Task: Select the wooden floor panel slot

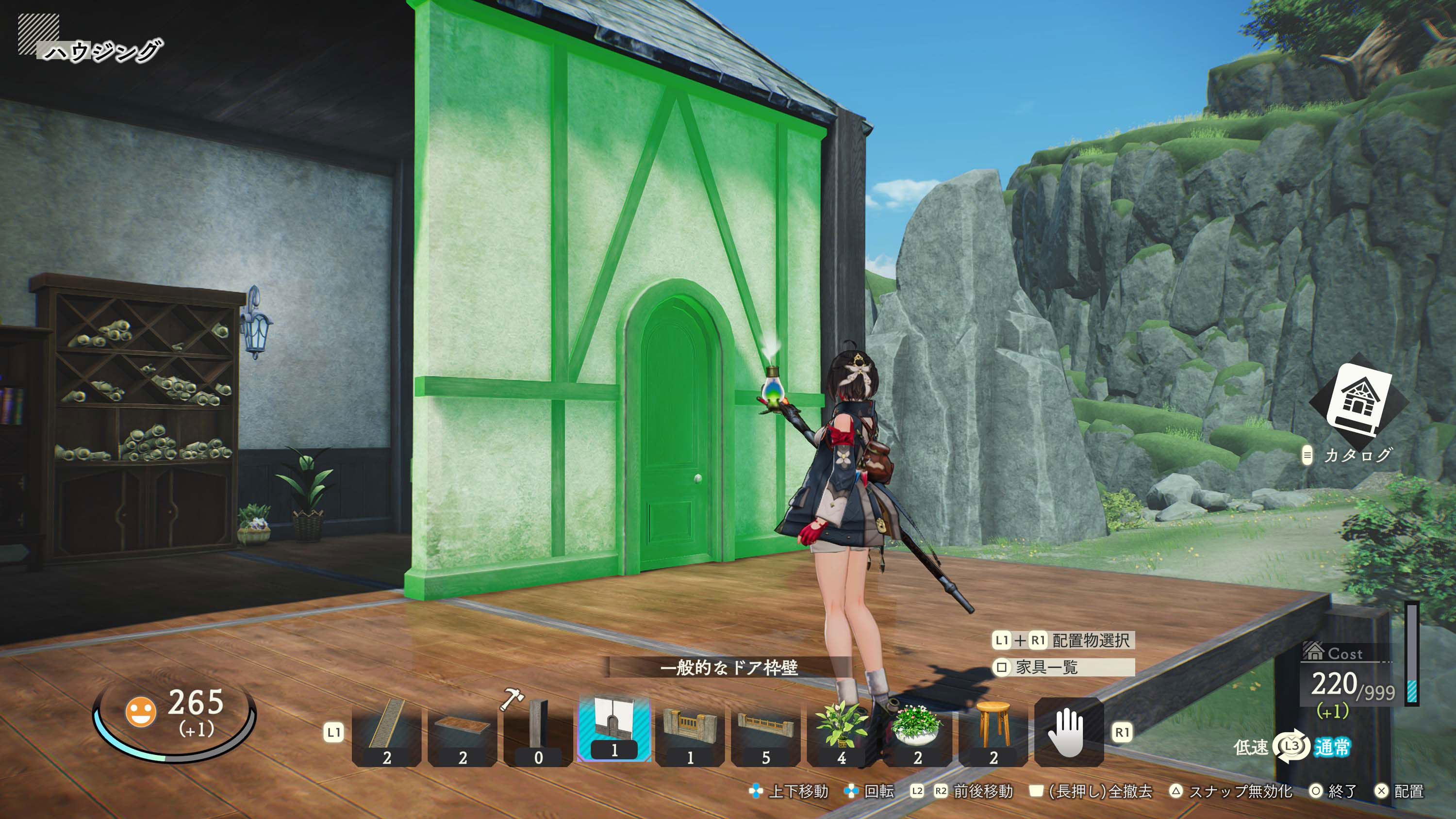Action: (x=463, y=732)
